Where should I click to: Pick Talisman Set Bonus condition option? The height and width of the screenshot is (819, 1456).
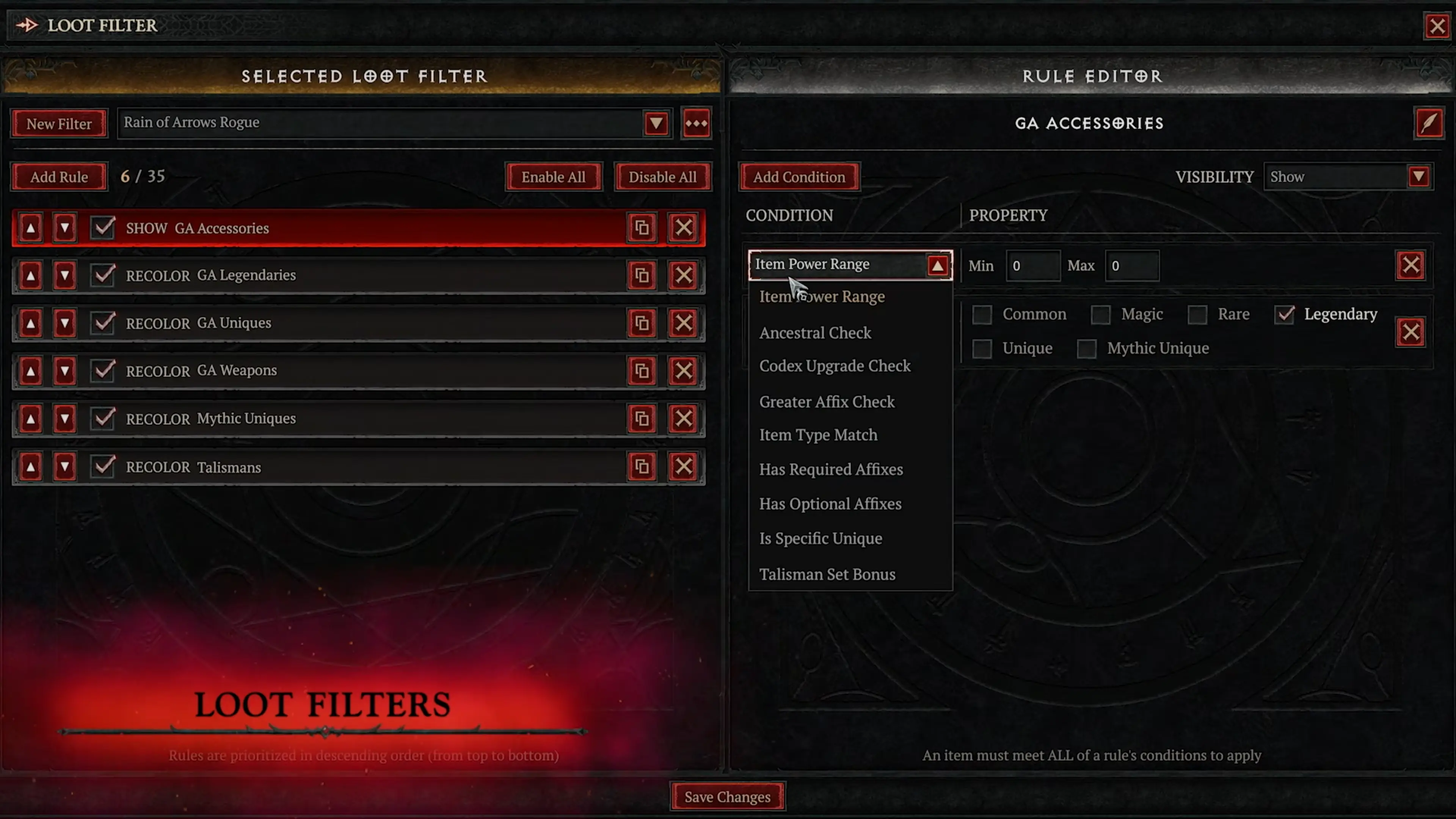click(x=826, y=574)
